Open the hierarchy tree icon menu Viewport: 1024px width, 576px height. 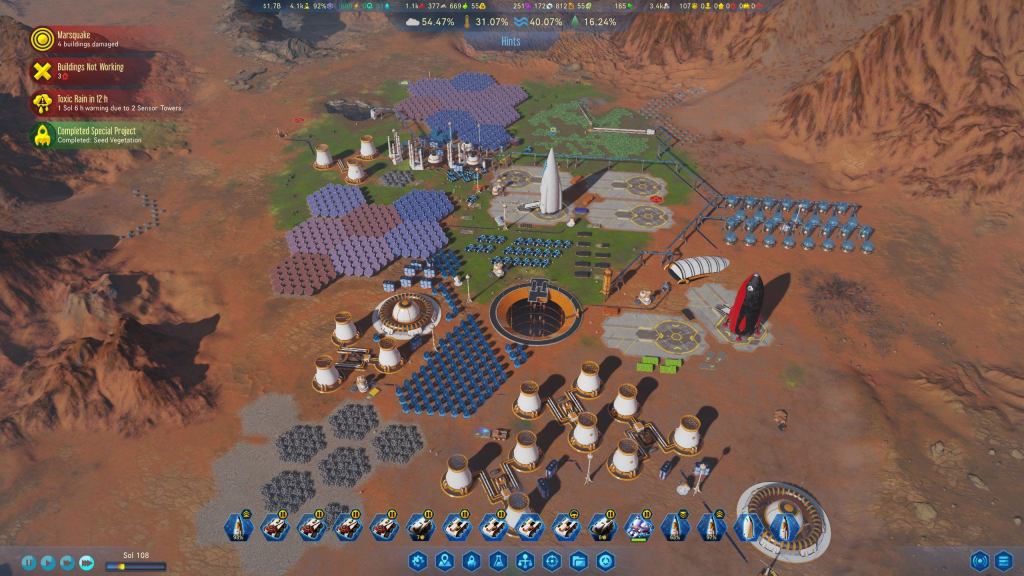tap(524, 562)
